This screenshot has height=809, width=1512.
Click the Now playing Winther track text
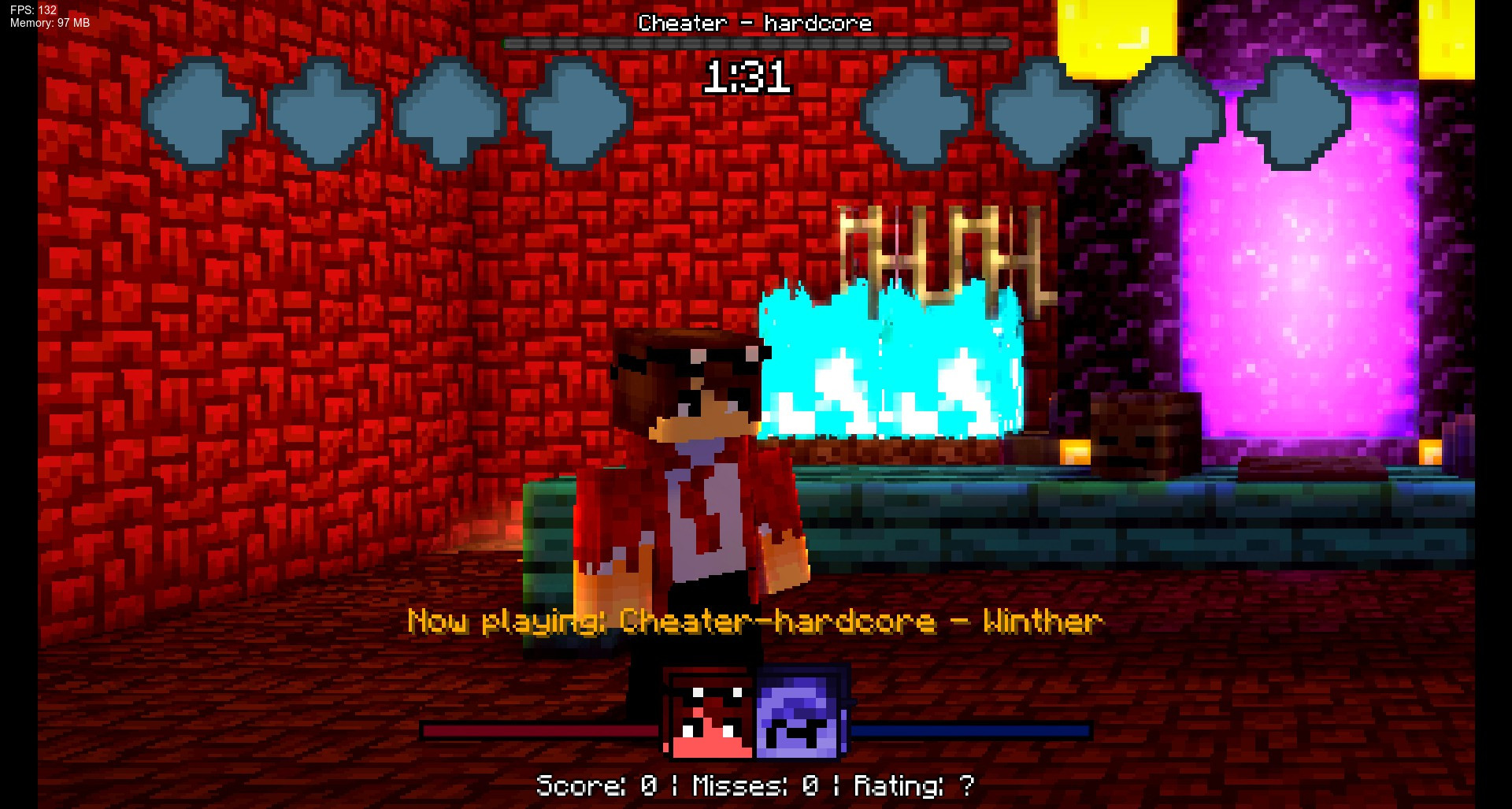click(754, 622)
